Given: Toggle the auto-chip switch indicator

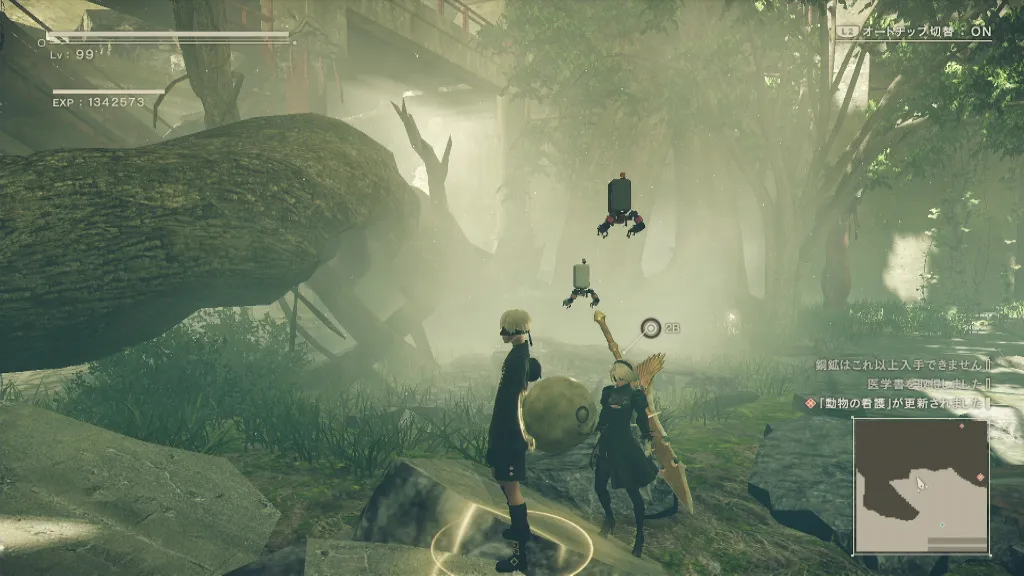Looking at the screenshot, I should [915, 31].
